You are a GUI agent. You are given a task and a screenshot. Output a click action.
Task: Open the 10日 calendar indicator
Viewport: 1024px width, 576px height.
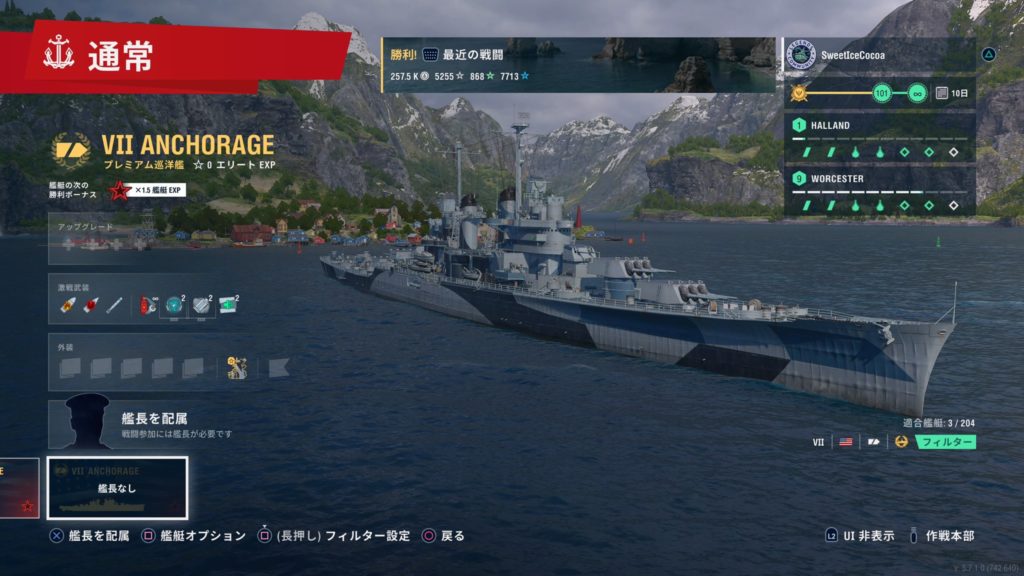(954, 93)
